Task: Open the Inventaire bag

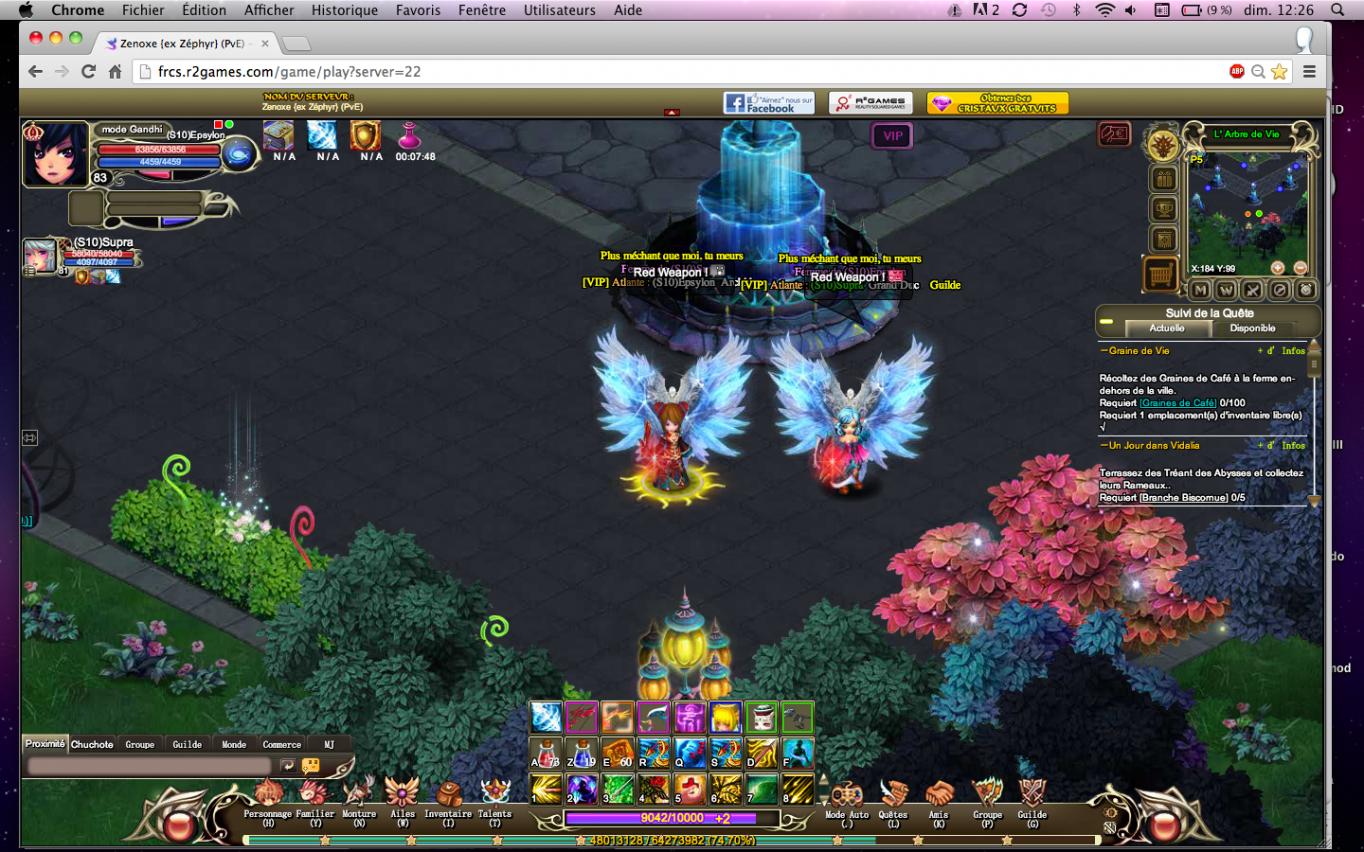Action: (x=448, y=796)
